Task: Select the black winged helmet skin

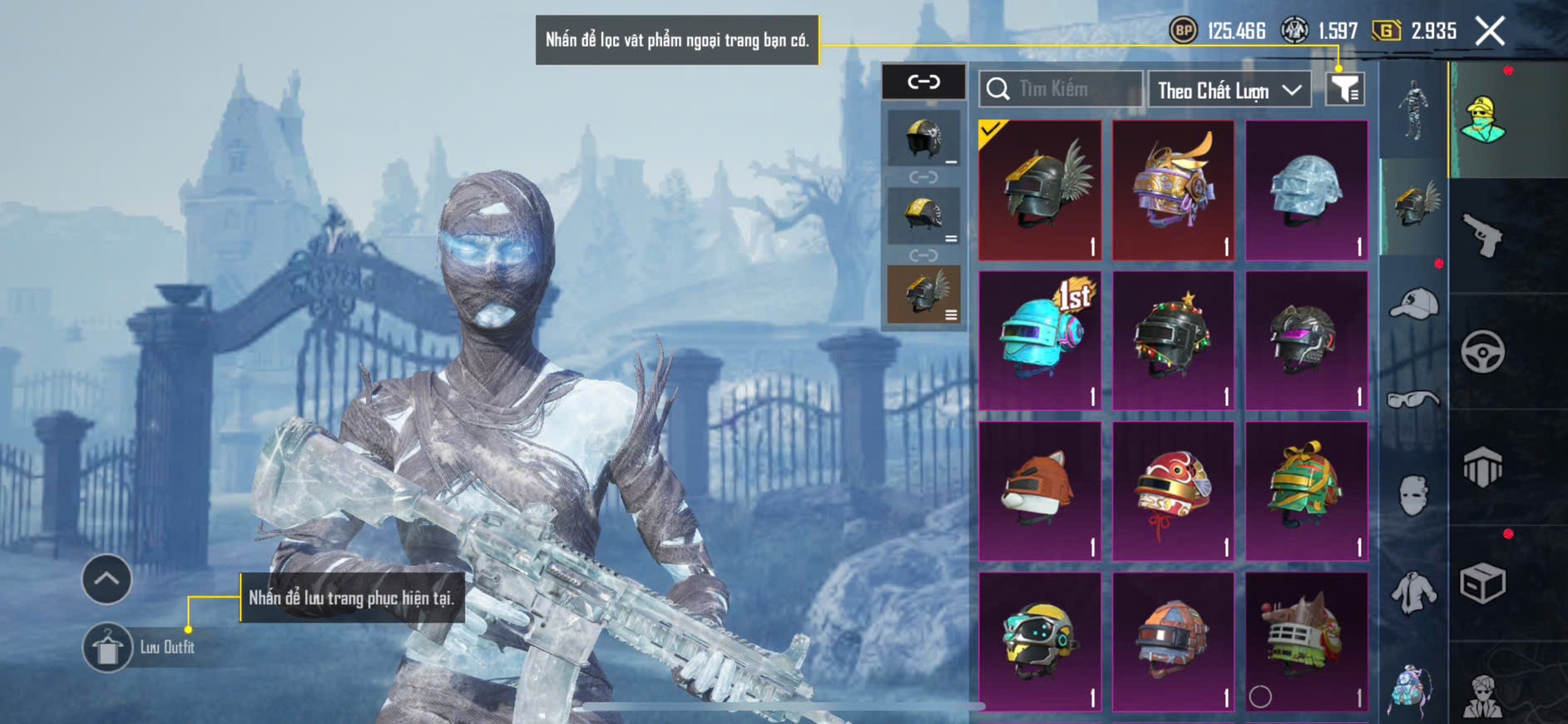Action: [x=1040, y=190]
